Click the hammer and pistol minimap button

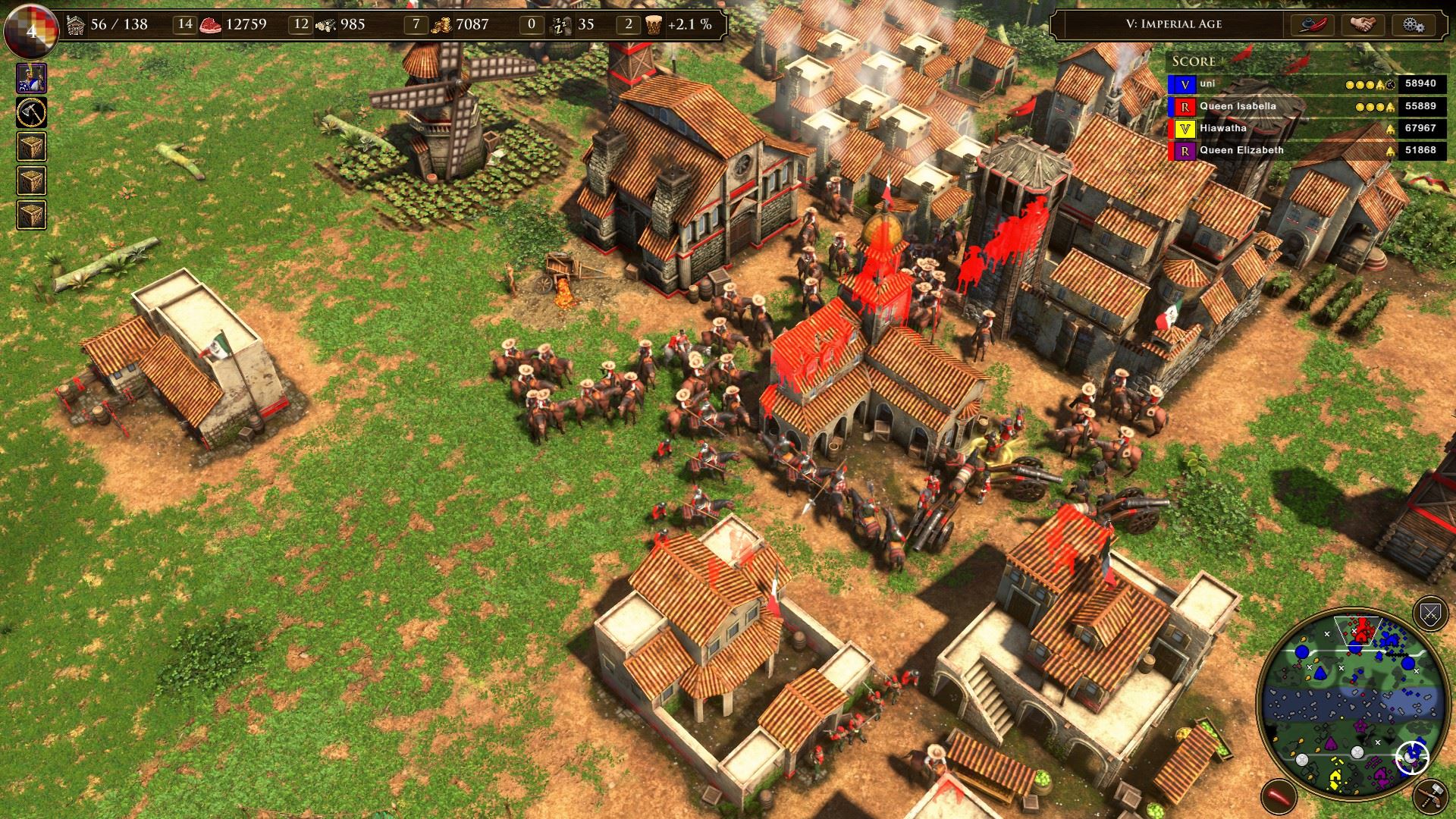[1430, 796]
